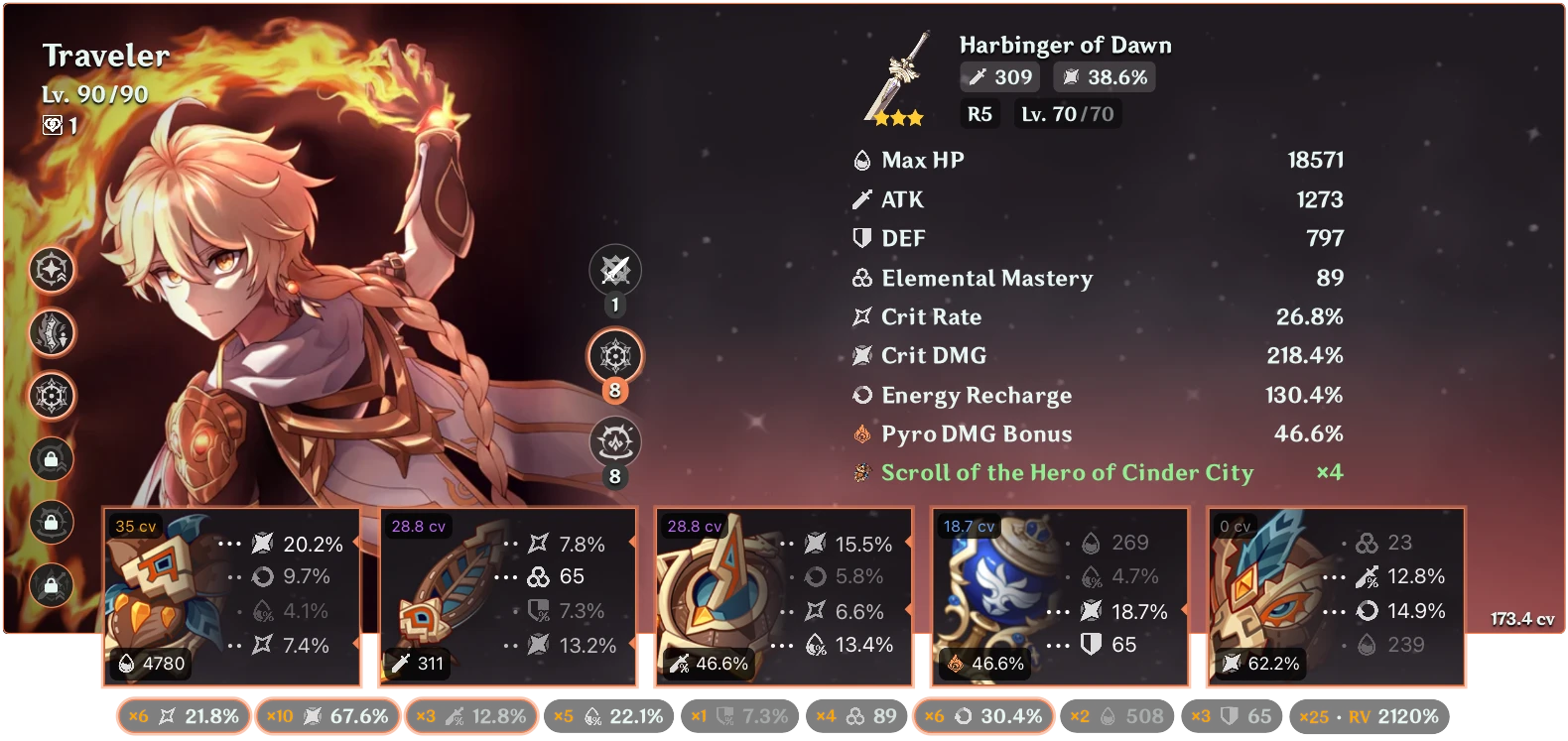Viewport: 1568px width, 741px height.
Task: Click the Max HP droplet icon
Action: pos(859,159)
